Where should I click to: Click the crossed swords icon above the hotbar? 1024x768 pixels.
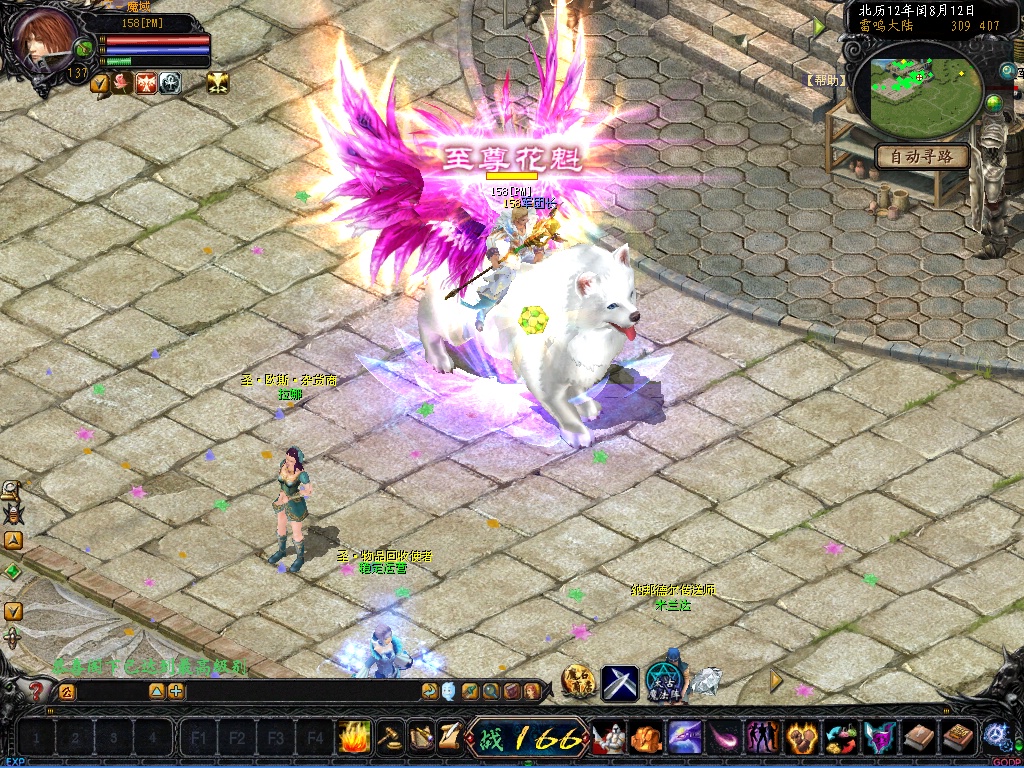click(x=620, y=683)
